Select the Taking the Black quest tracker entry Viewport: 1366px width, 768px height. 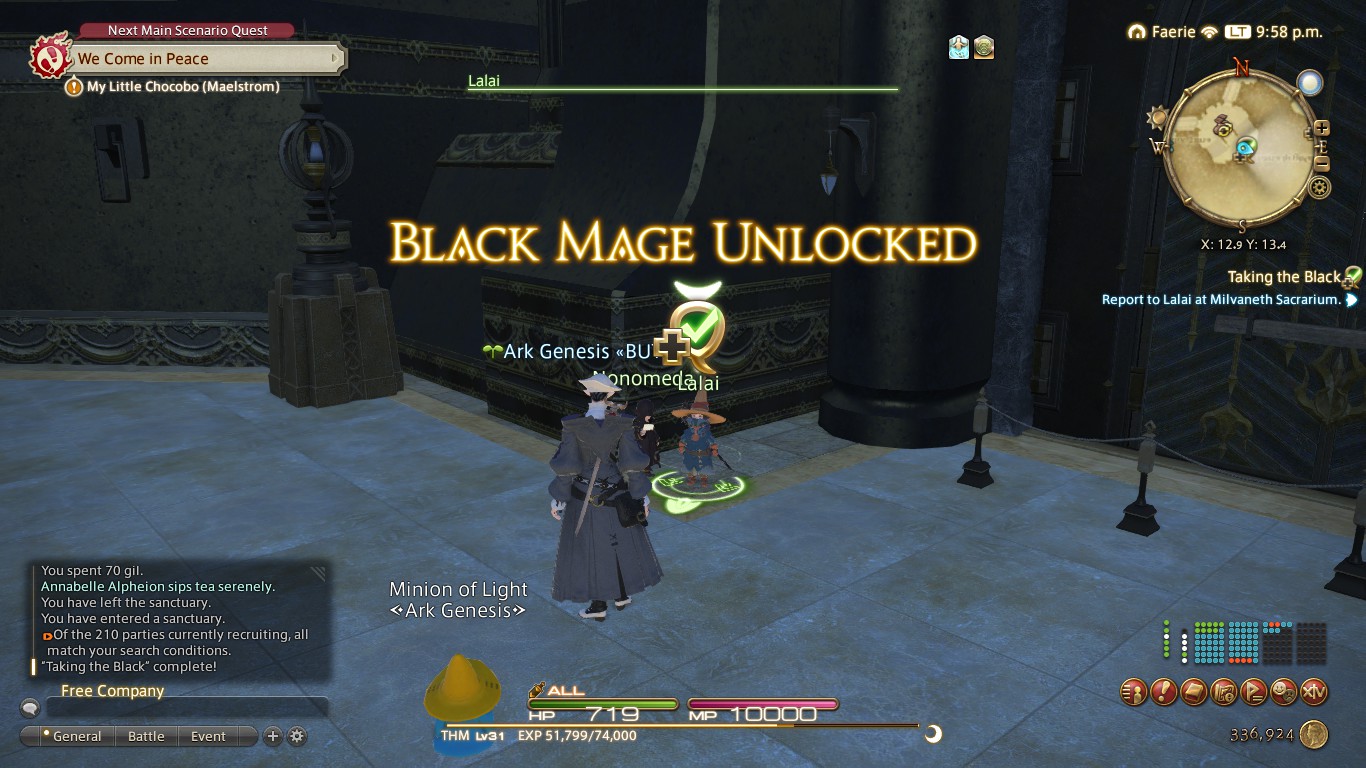(x=1284, y=277)
